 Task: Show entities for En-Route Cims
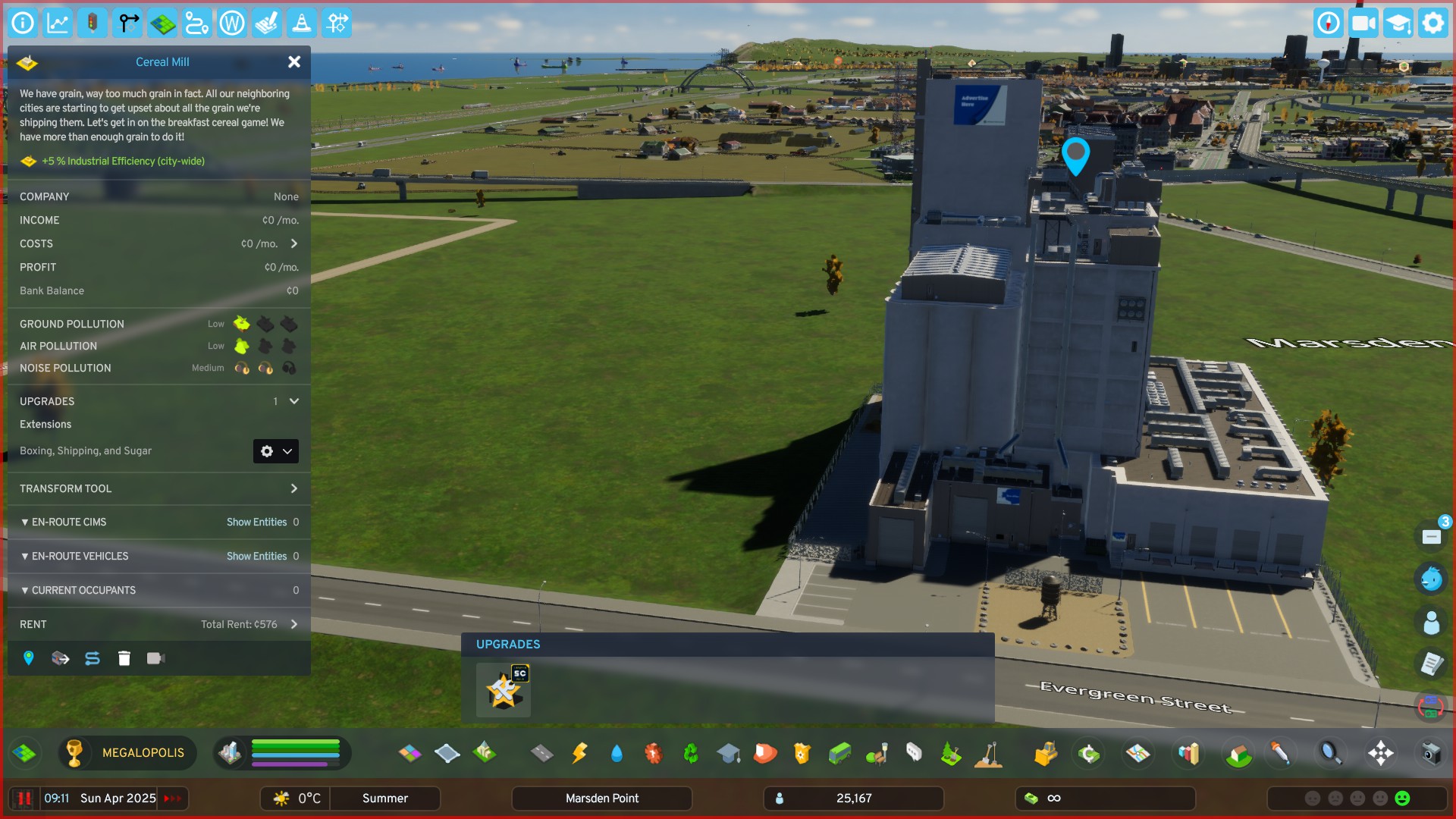(256, 522)
